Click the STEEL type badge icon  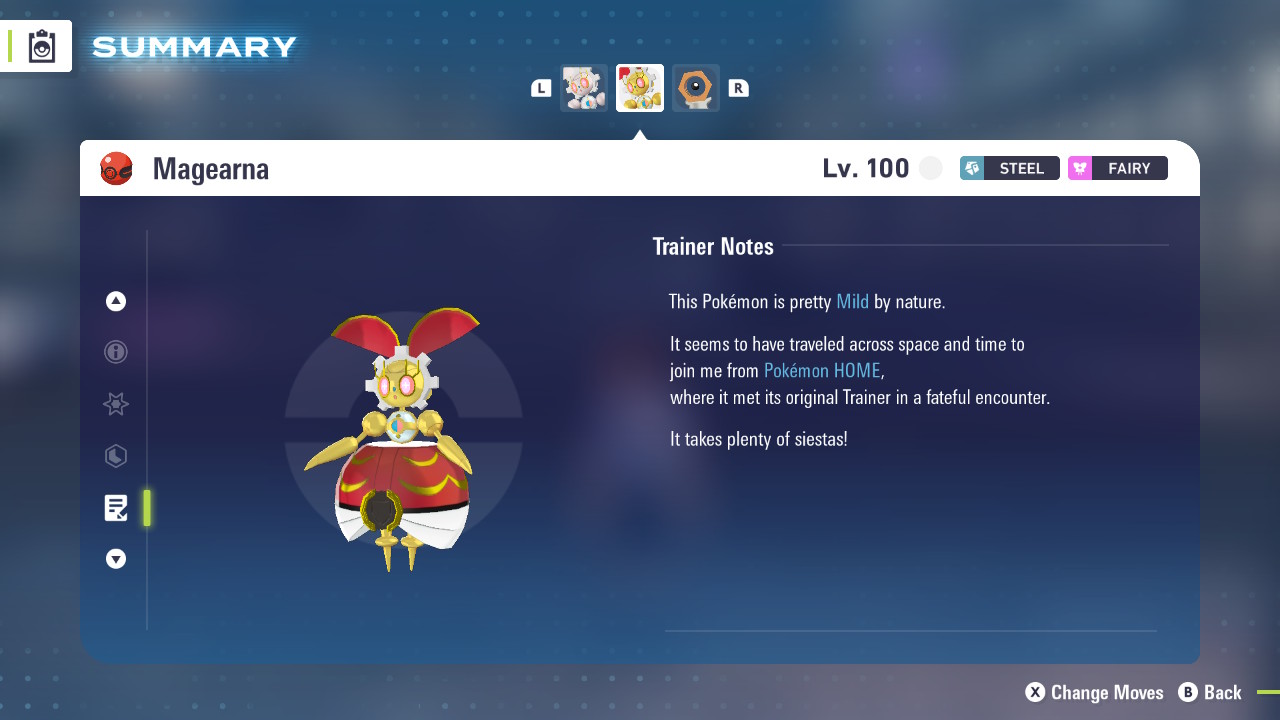(x=971, y=168)
